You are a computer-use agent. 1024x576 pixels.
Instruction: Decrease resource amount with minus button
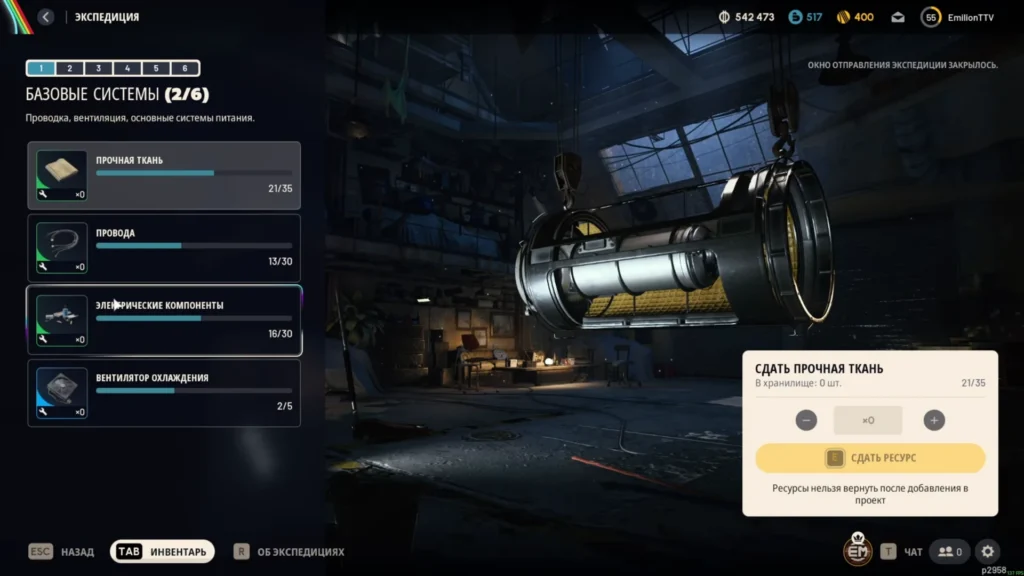tap(806, 420)
